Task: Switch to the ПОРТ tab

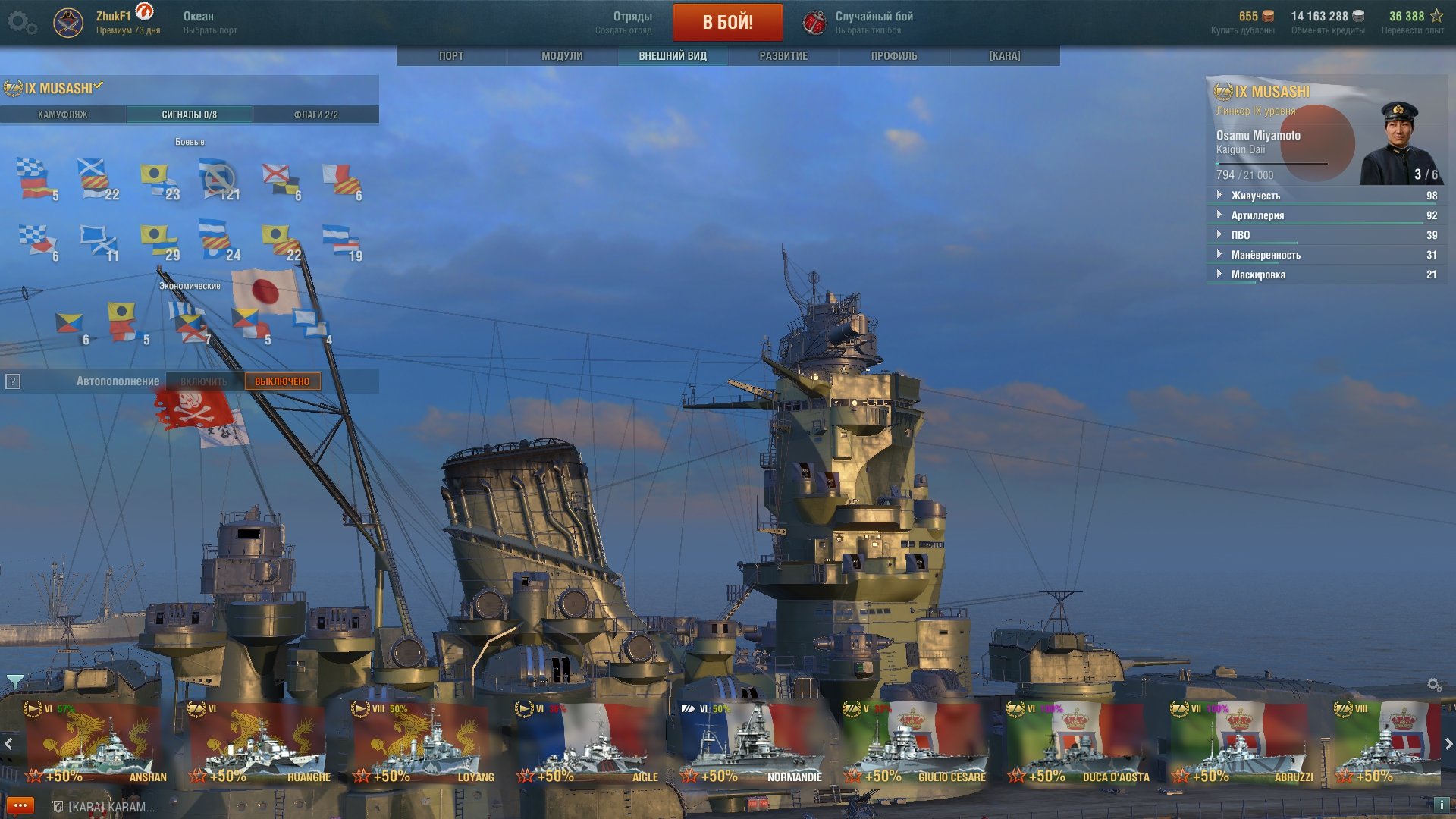Action: coord(451,56)
